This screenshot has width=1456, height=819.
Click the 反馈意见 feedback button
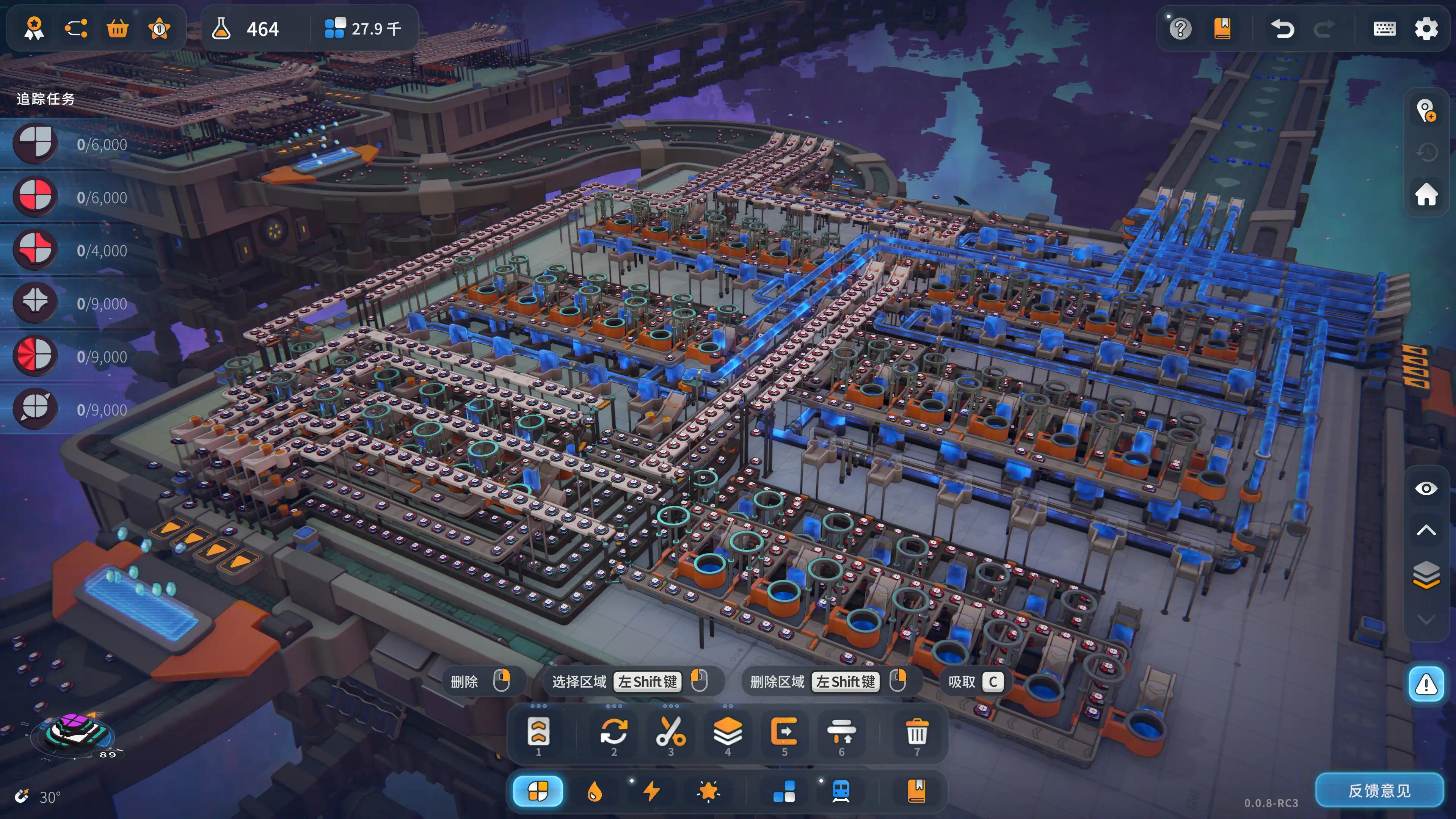tap(1379, 790)
